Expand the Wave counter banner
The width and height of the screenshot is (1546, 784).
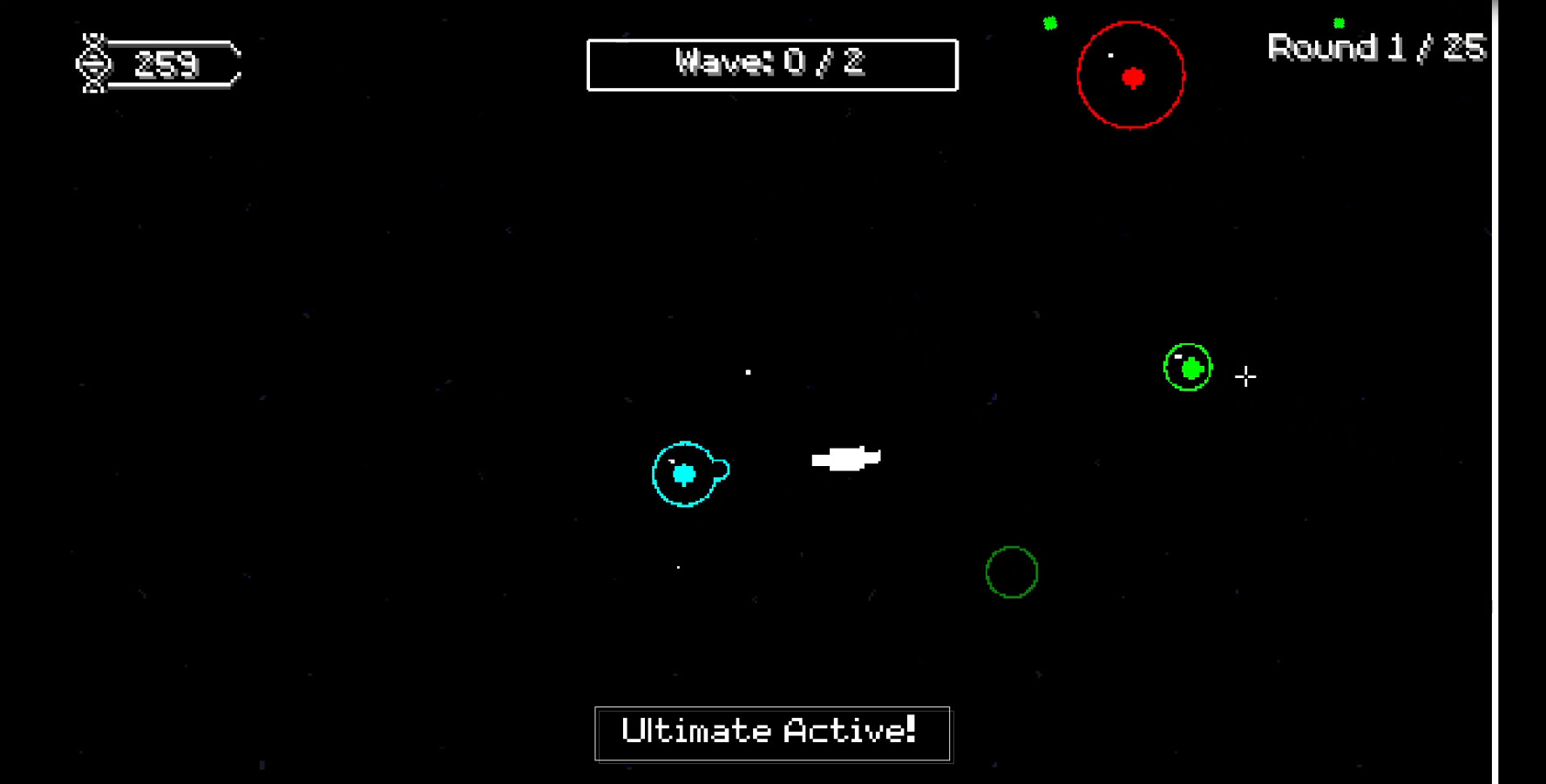click(772, 64)
